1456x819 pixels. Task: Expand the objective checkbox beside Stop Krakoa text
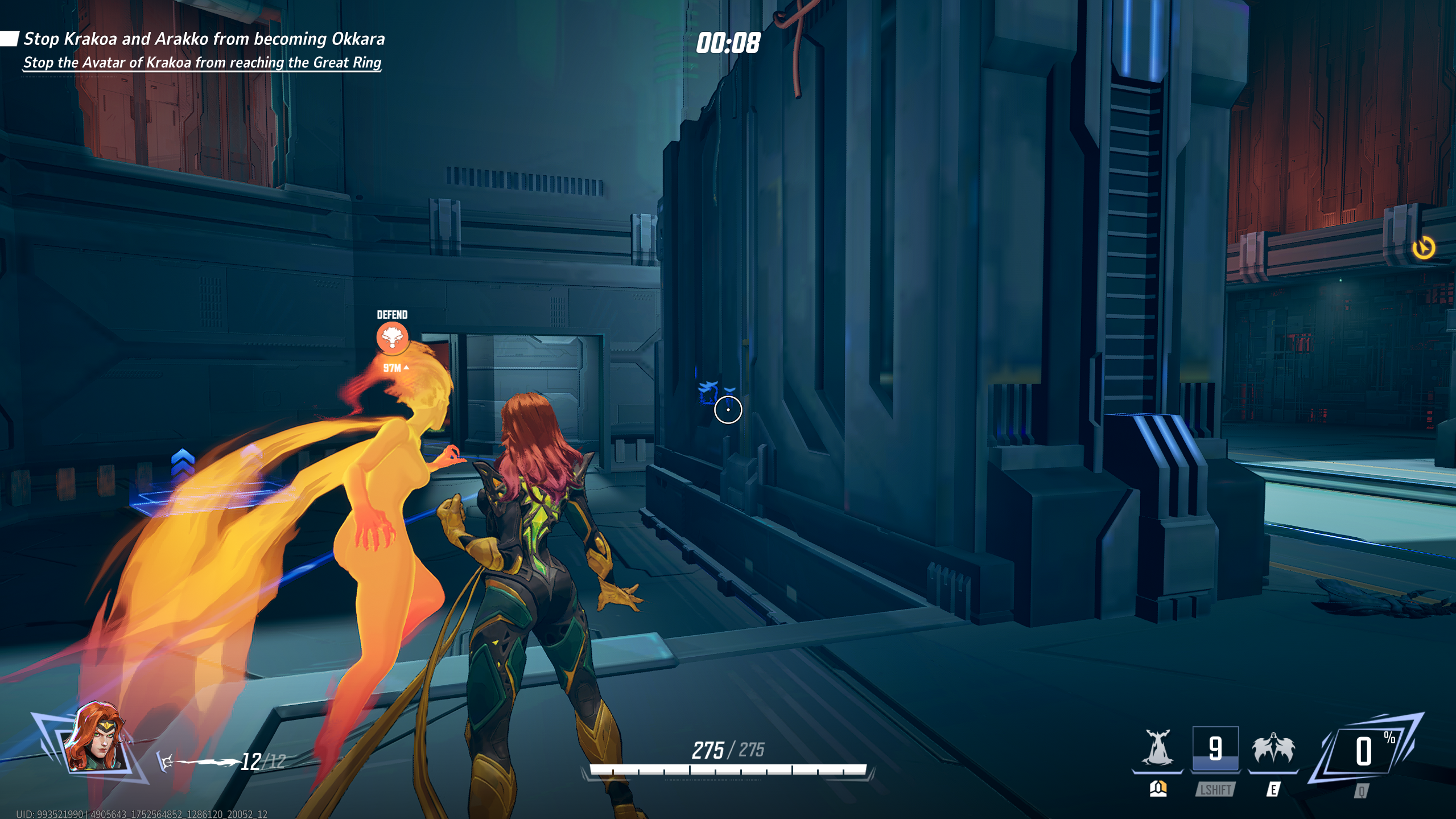10,38
